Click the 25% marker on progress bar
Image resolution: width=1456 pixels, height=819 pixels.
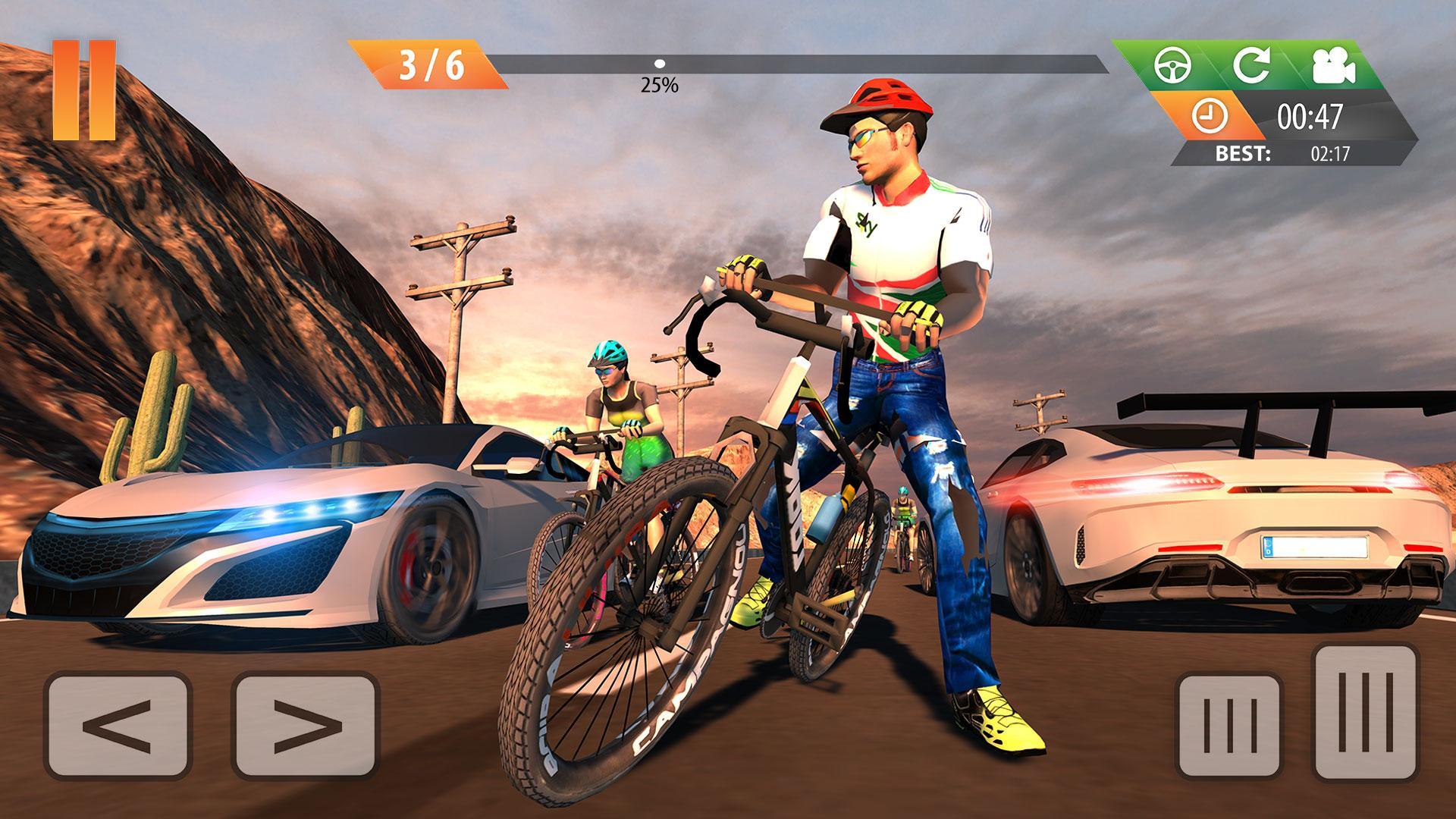pyautogui.click(x=659, y=65)
